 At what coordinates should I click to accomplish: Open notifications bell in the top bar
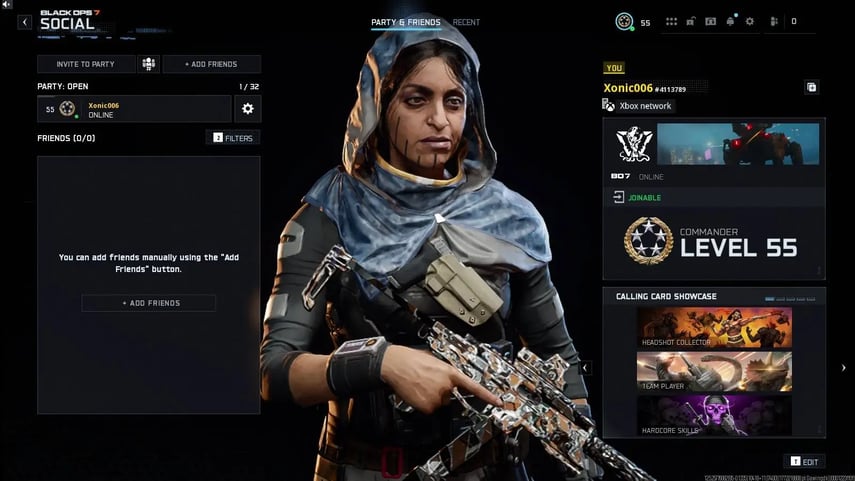[x=731, y=21]
